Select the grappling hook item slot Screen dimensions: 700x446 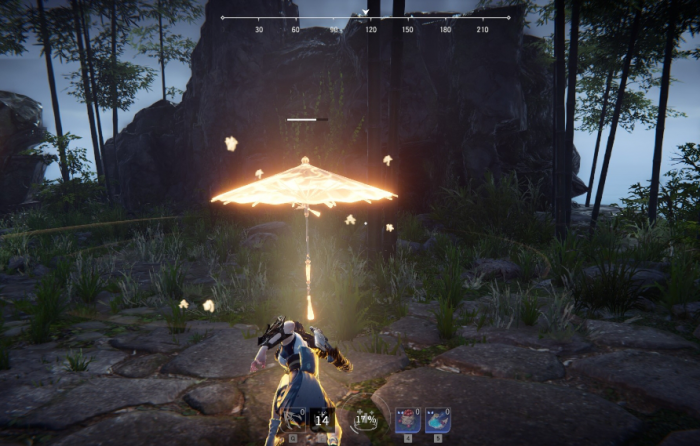pyautogui.click(x=295, y=420)
